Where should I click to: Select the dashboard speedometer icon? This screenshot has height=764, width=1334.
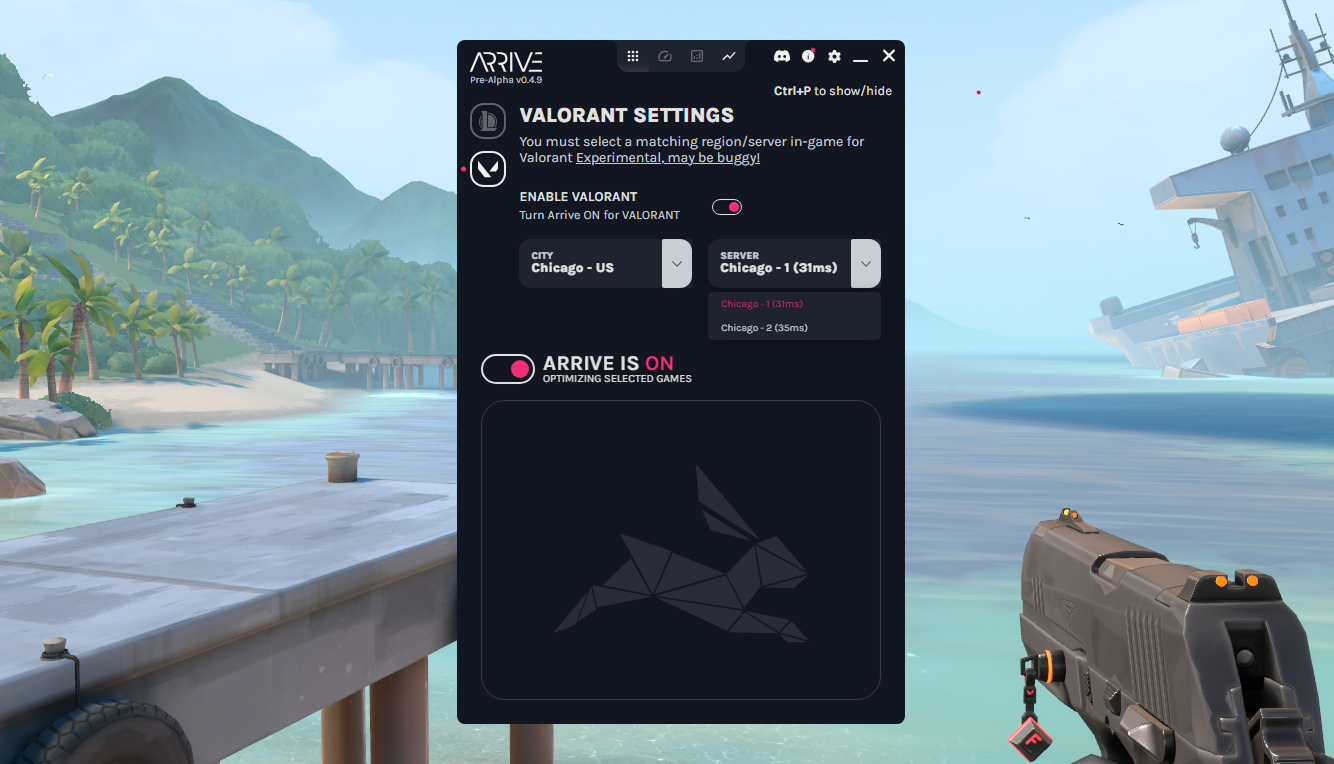coord(665,56)
